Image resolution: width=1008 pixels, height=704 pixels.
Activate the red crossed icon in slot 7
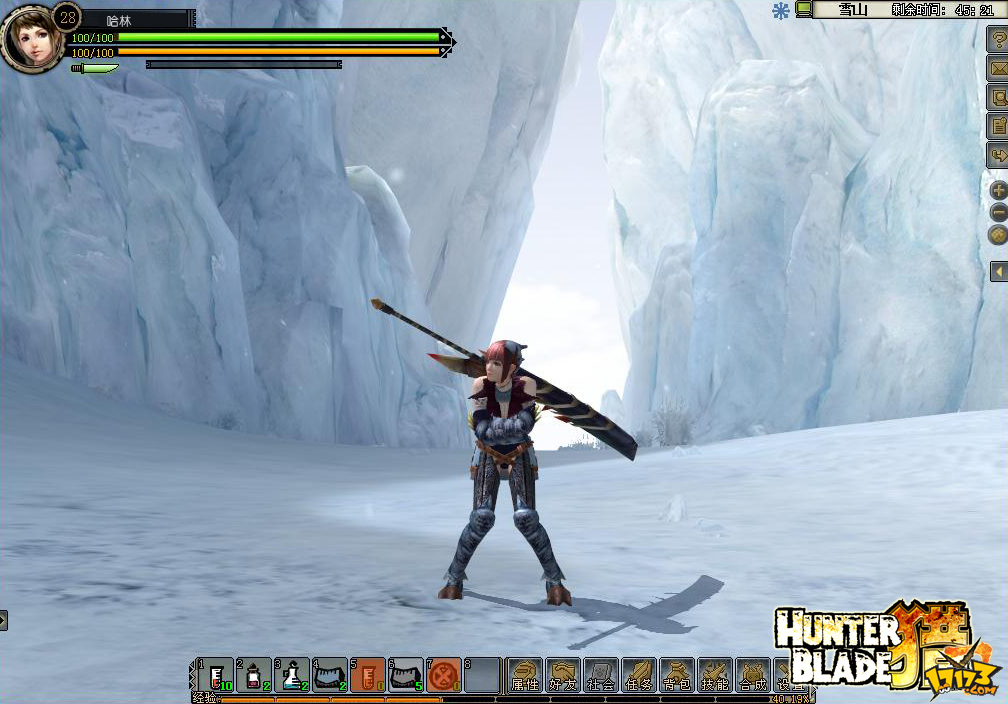tap(444, 675)
